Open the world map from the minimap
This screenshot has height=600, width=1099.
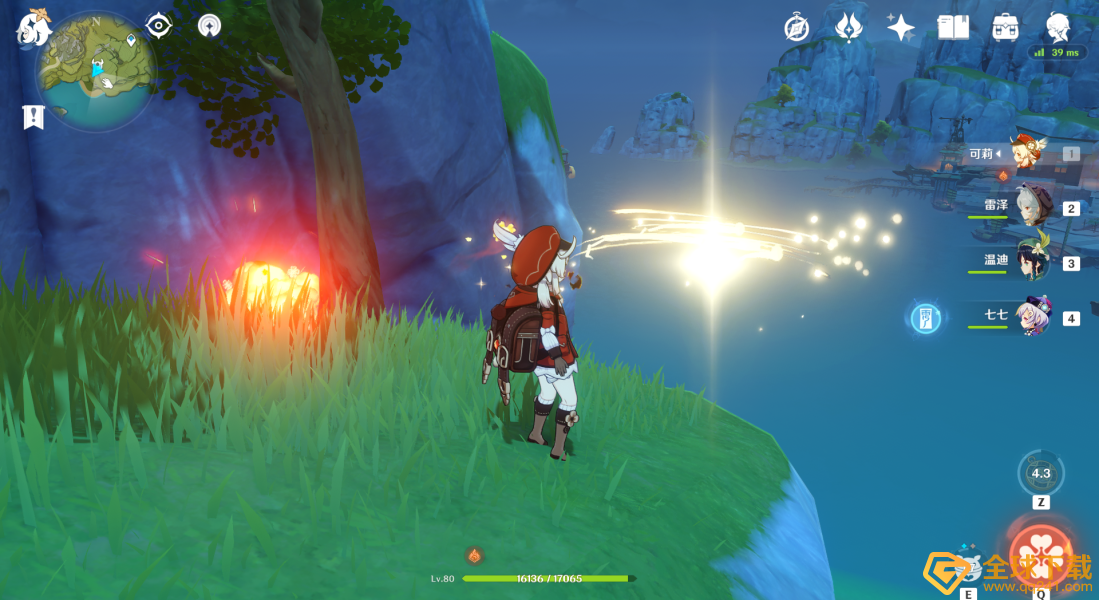(95, 70)
